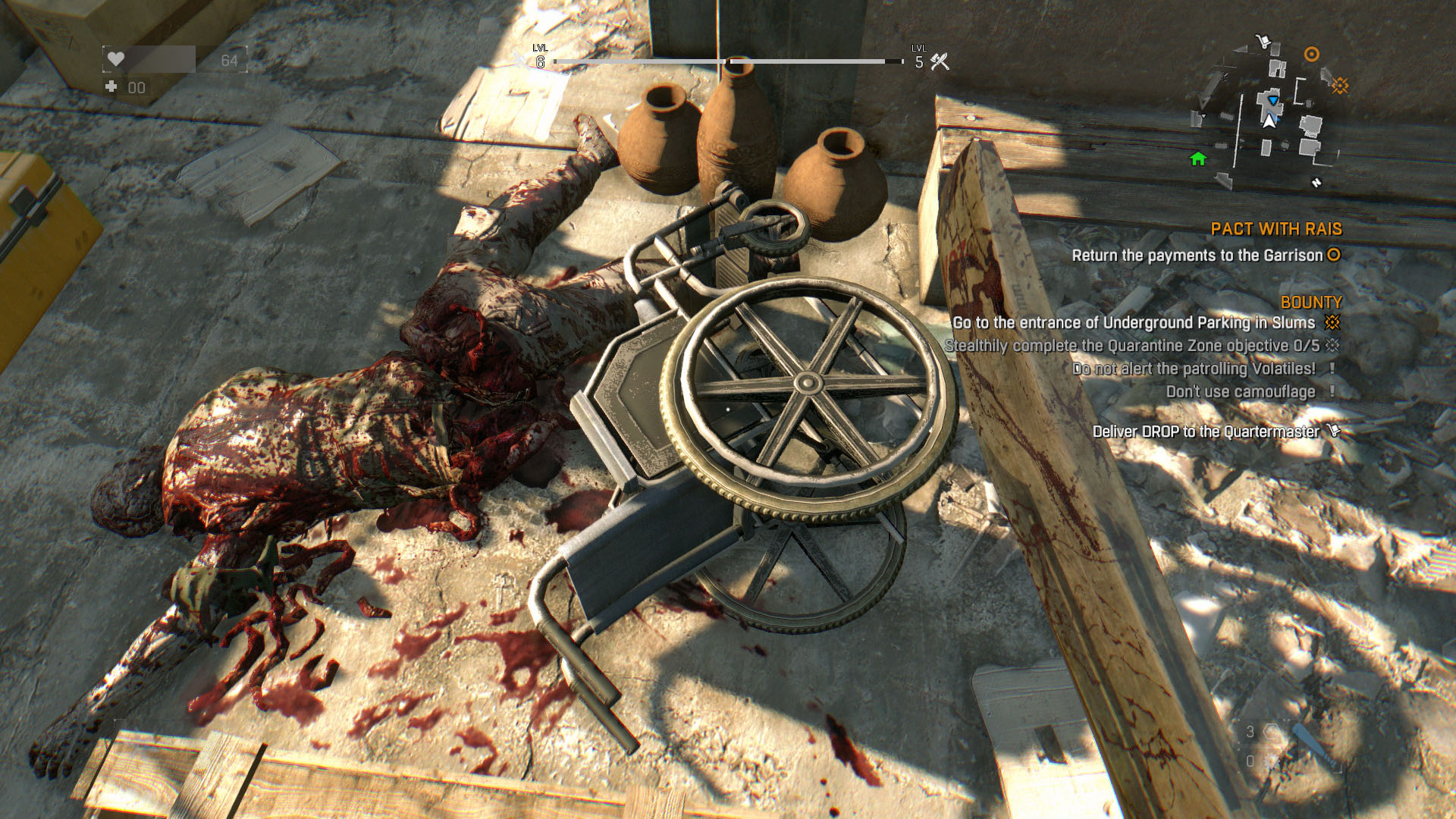Select the Underground Parking in Slums objective
This screenshot has width=1456, height=819.
[1134, 323]
